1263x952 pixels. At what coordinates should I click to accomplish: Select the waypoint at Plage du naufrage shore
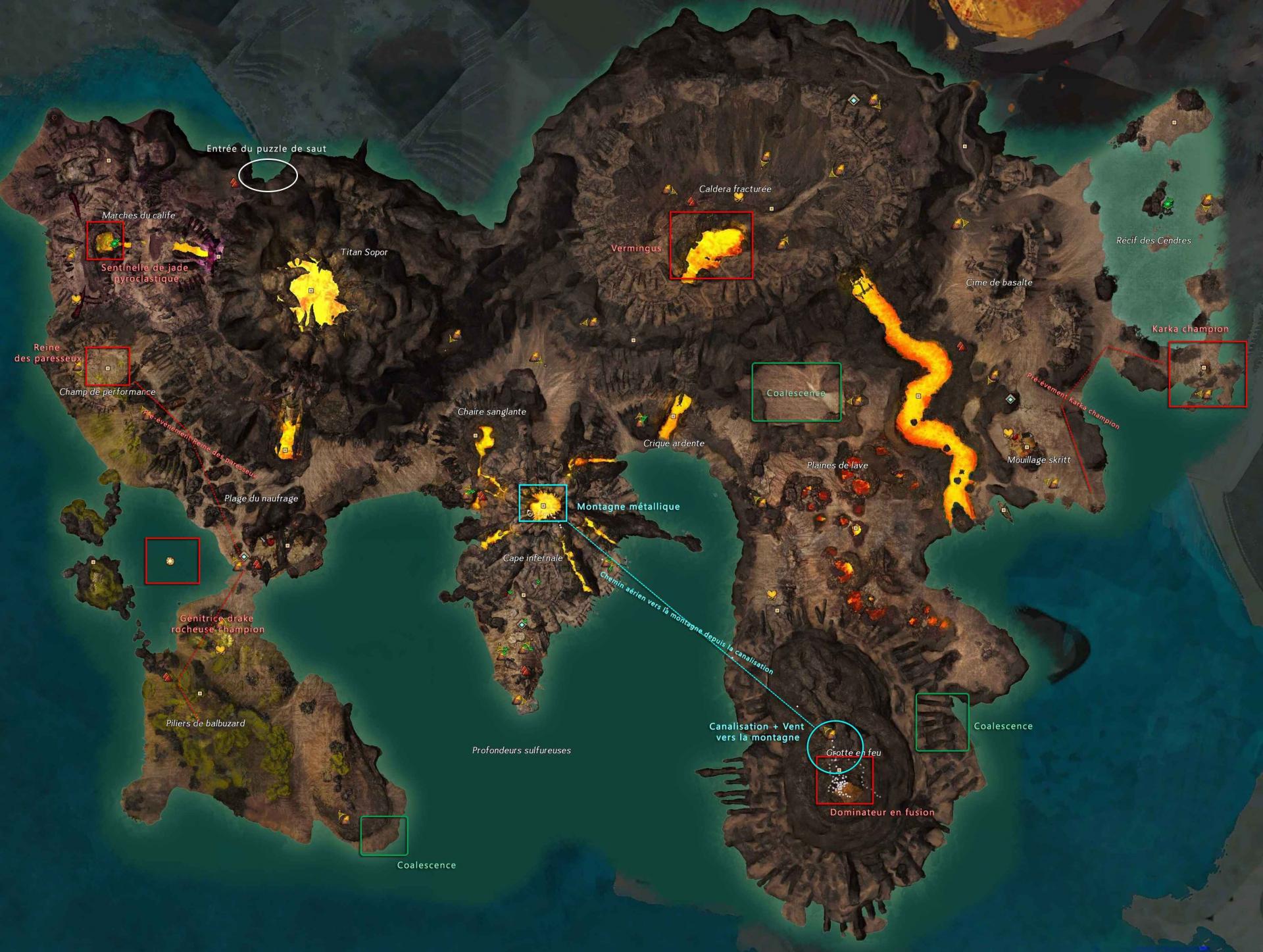[244, 557]
